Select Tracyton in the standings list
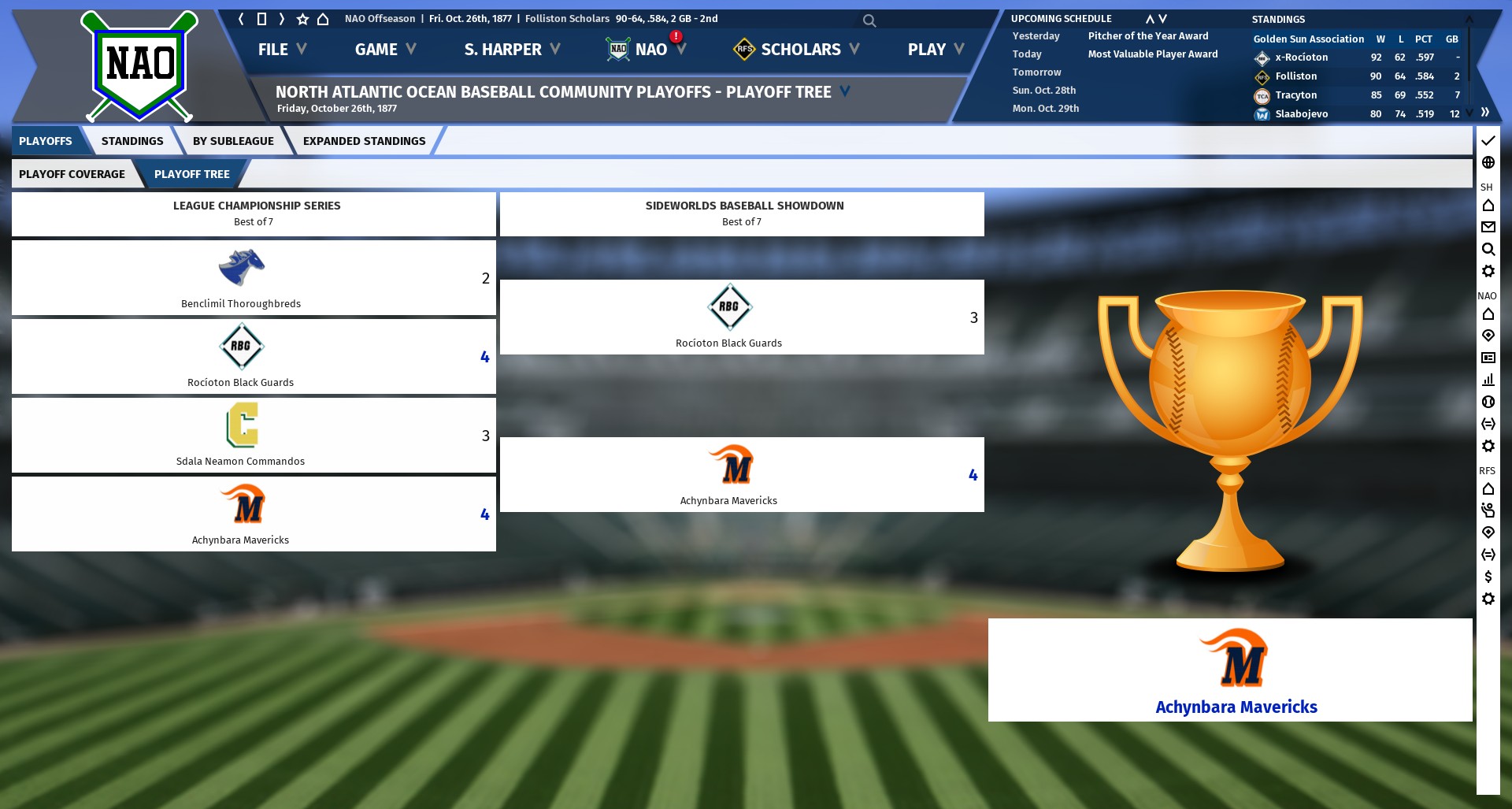The image size is (1512, 809). pos(1295,95)
